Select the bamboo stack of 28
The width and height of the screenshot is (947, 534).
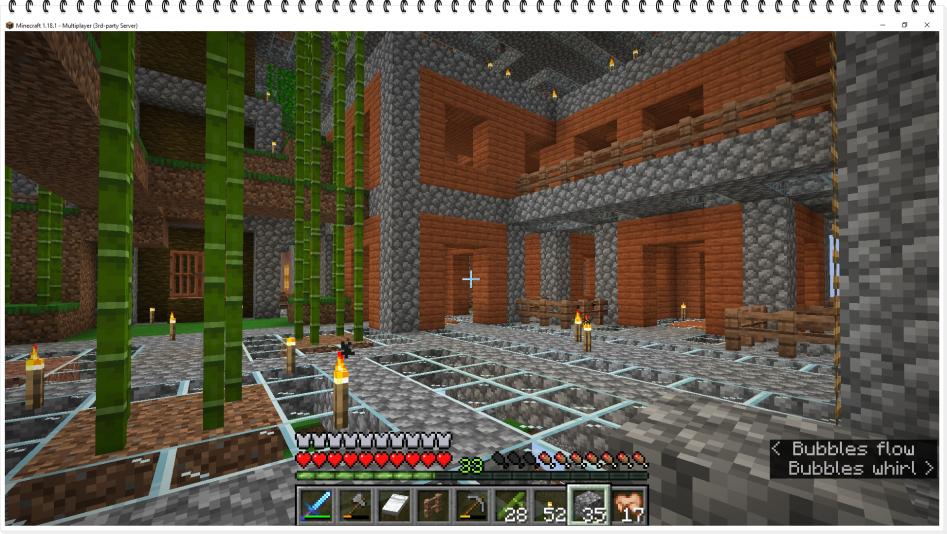tap(511, 506)
